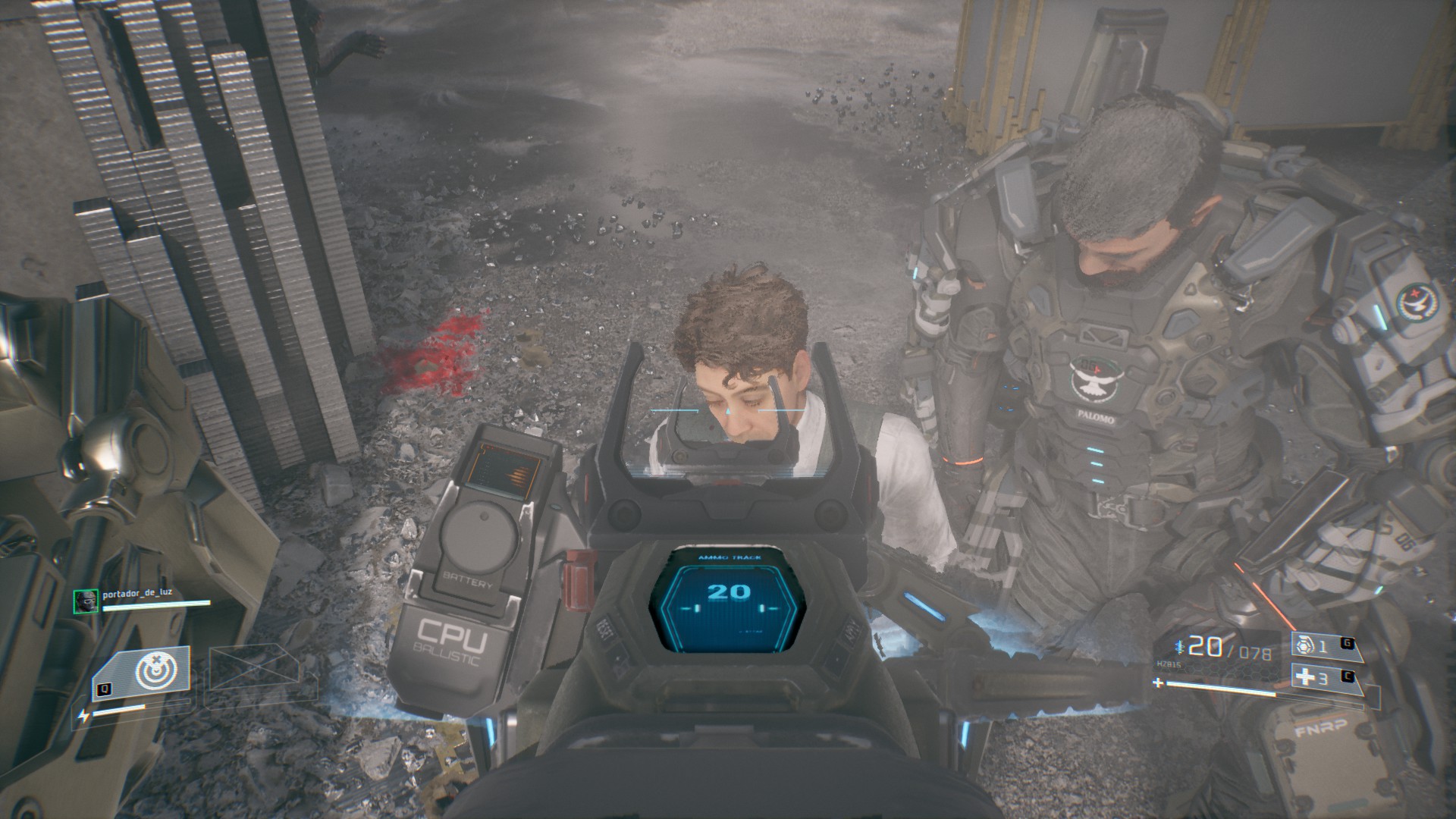Use the medkit cross slot

1314,679
